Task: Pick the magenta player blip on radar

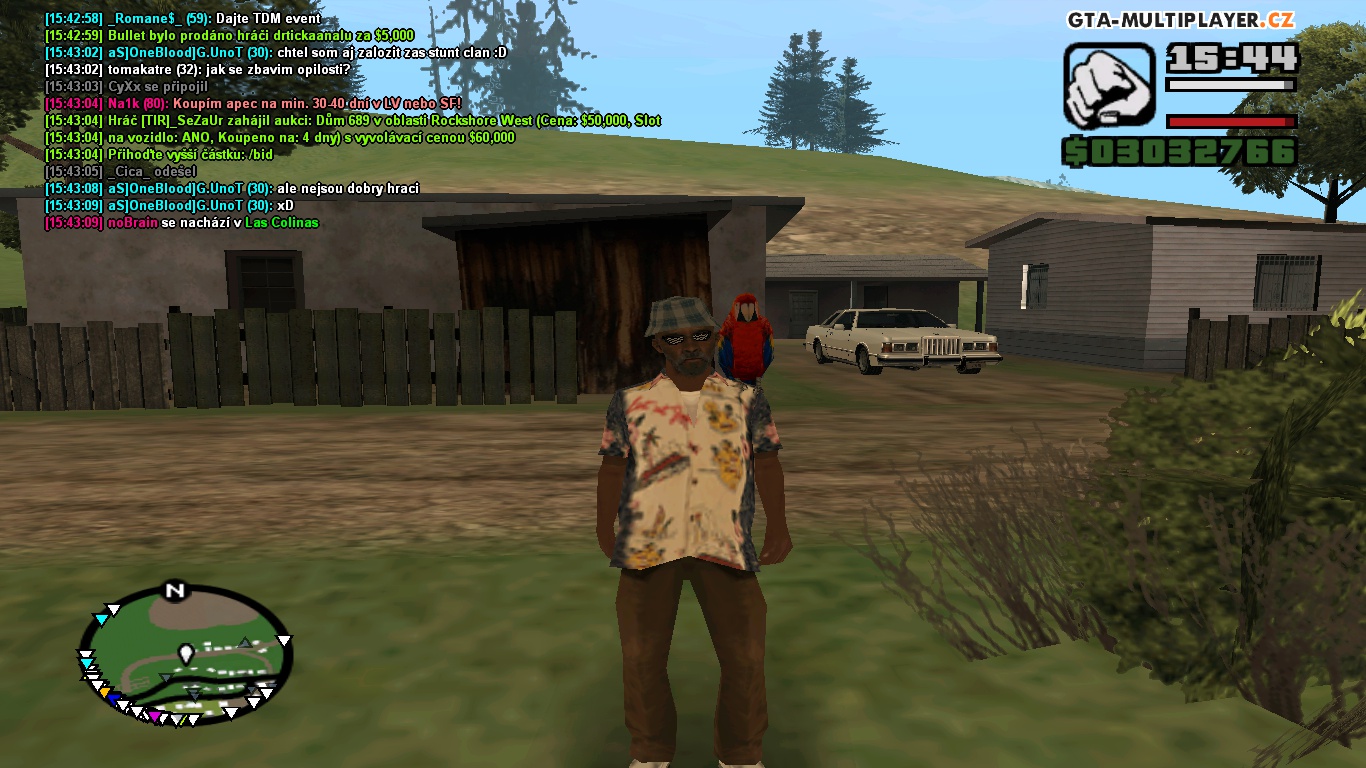Action: pos(154,716)
